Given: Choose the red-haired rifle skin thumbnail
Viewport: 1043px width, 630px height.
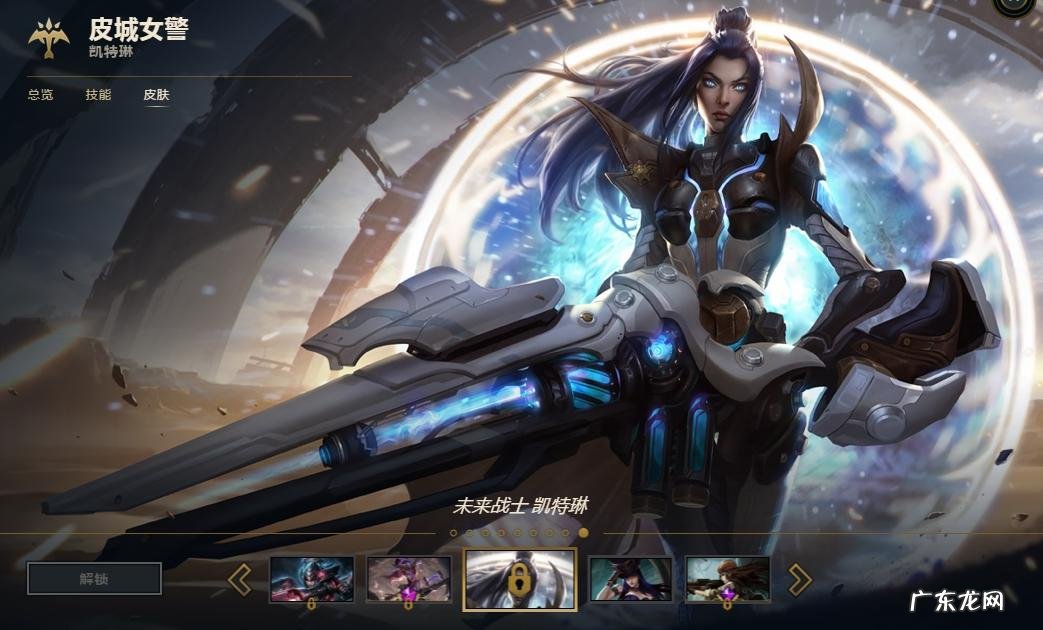Looking at the screenshot, I should click(x=727, y=578).
